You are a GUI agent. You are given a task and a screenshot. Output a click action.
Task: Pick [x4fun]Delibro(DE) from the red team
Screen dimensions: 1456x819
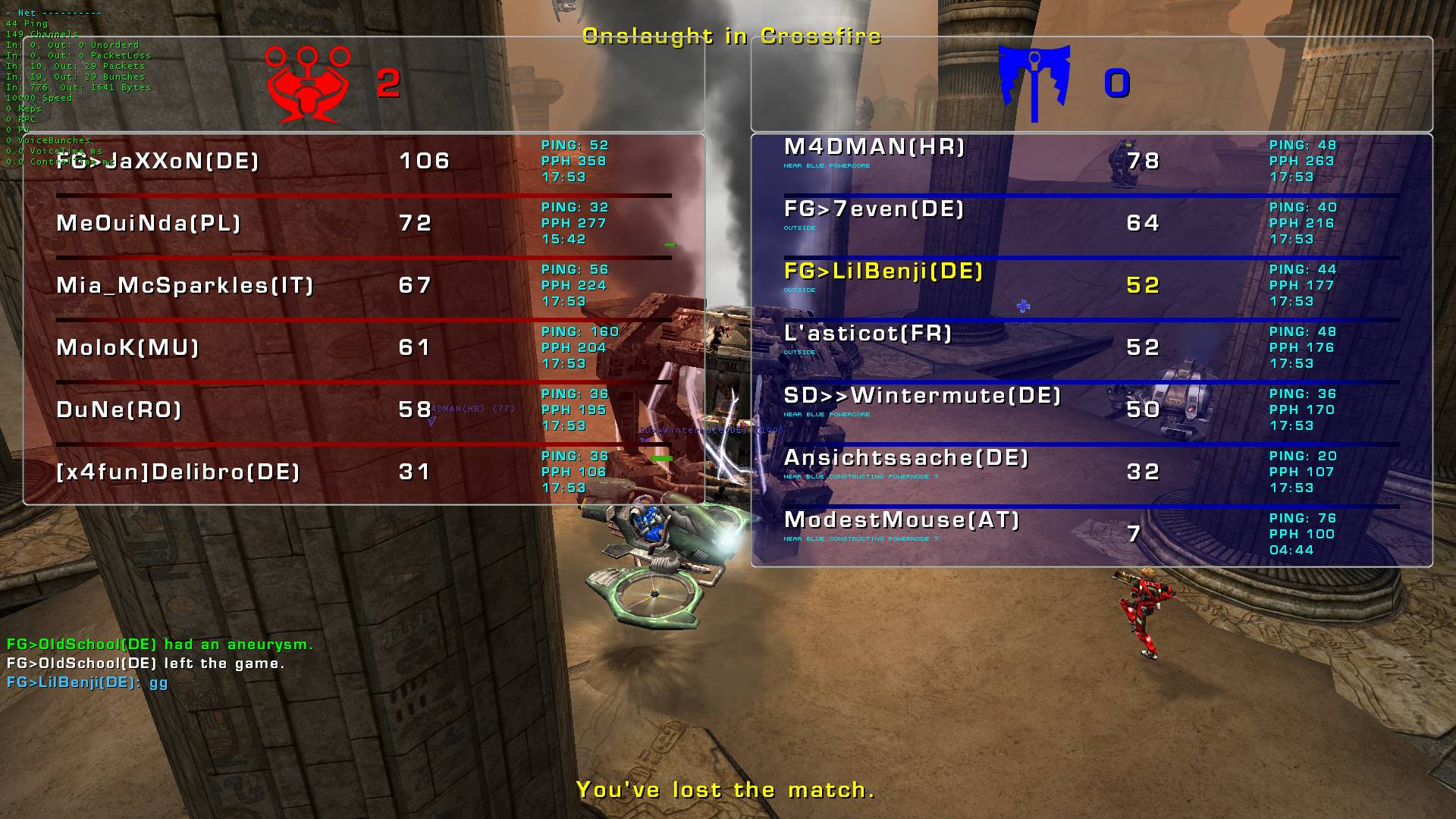click(178, 472)
